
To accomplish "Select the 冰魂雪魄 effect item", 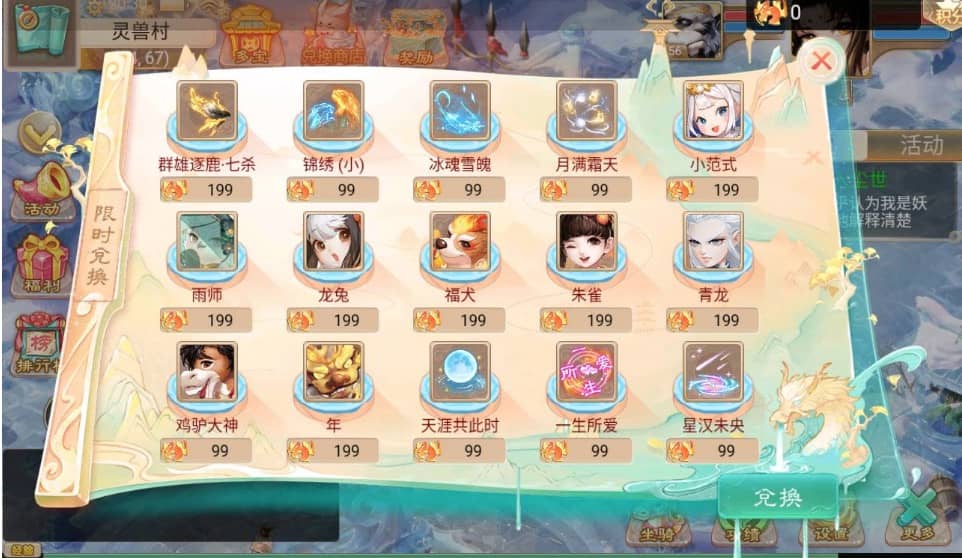I will click(x=460, y=110).
